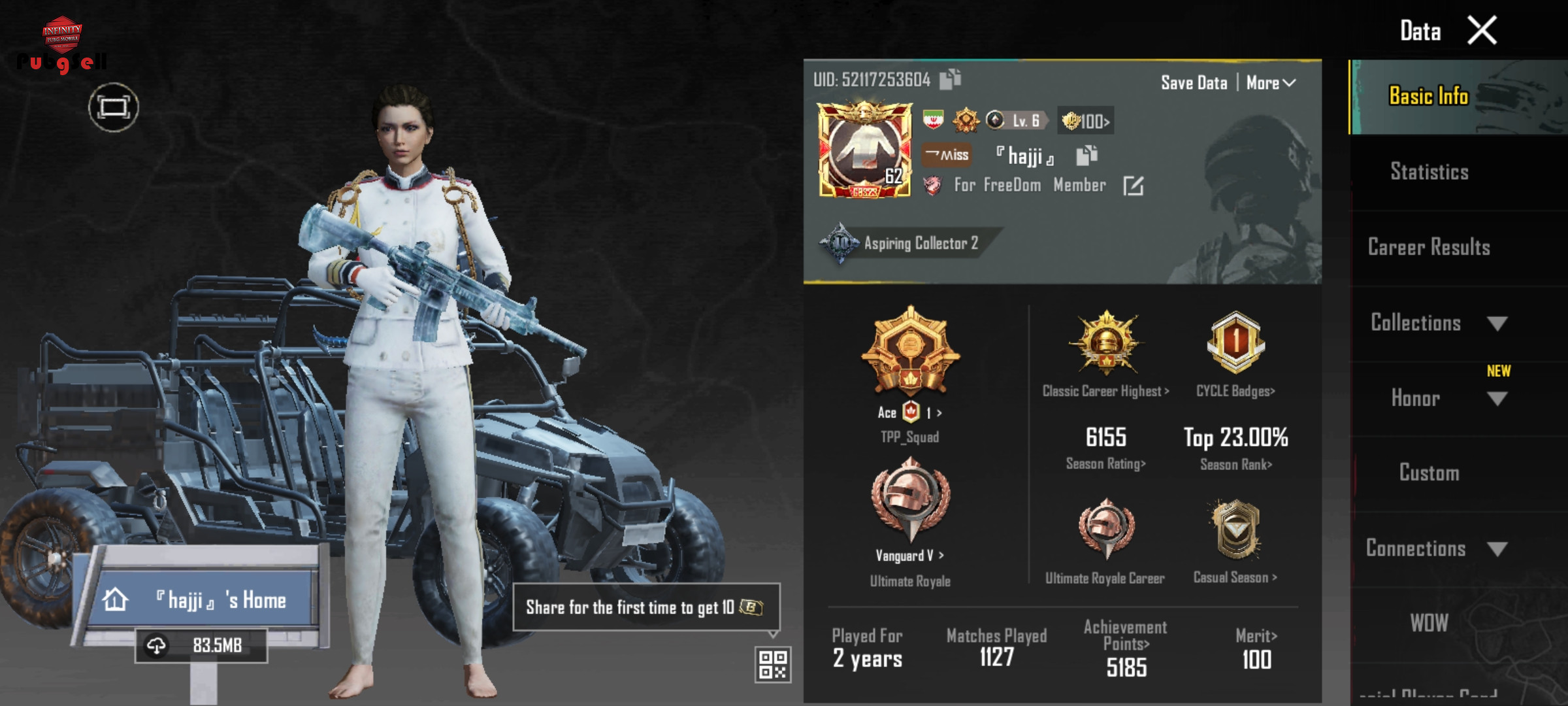The width and height of the screenshot is (1568, 706).
Task: Open the Career Results tab
Action: tap(1429, 247)
